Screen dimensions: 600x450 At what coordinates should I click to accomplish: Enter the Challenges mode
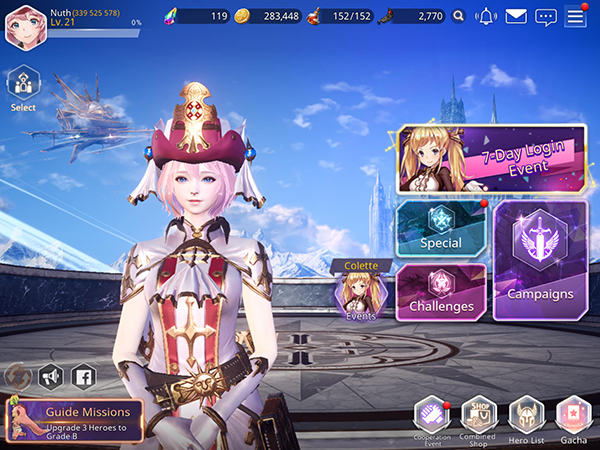click(441, 291)
